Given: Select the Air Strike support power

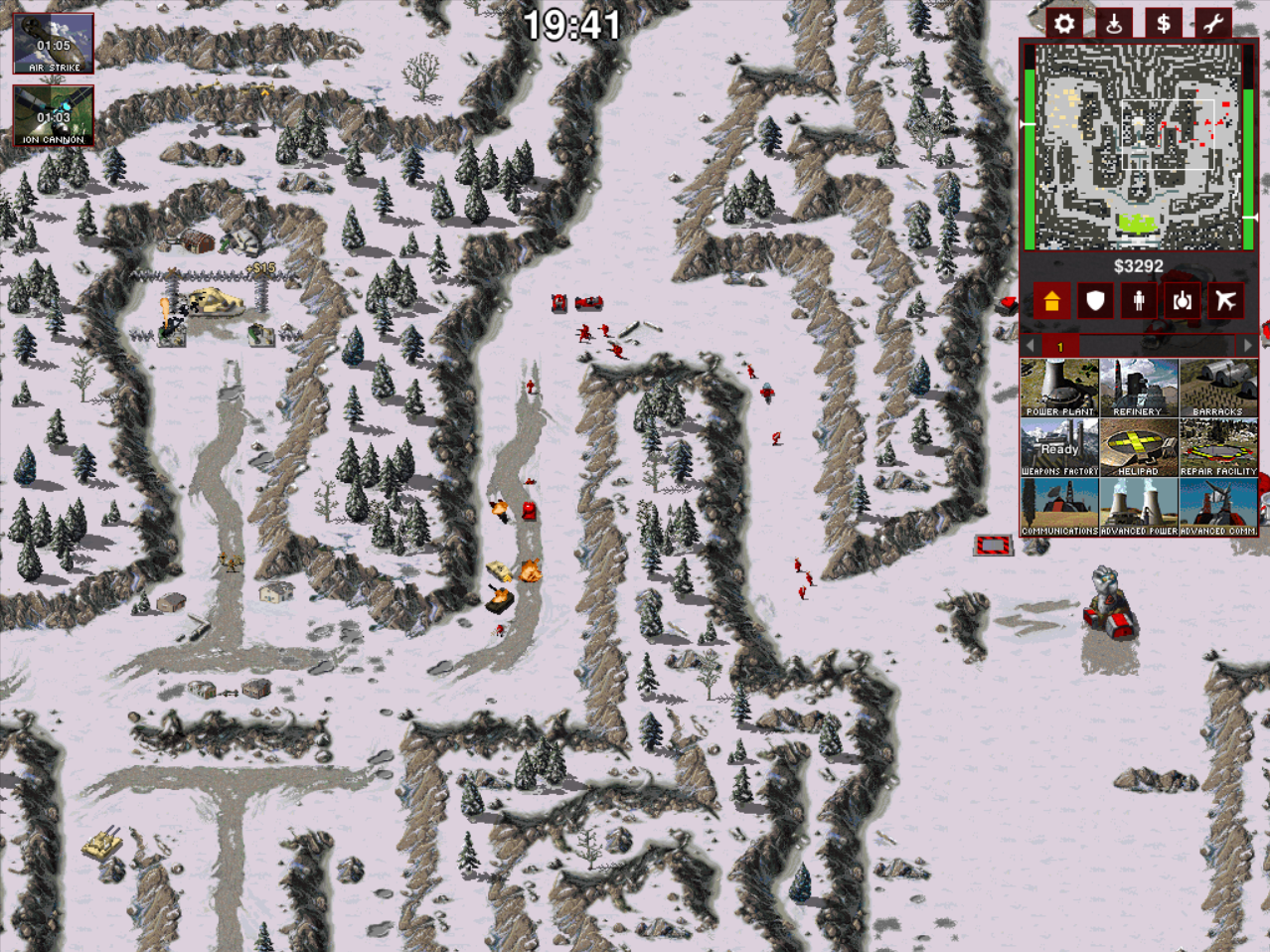Looking at the screenshot, I should [x=54, y=44].
